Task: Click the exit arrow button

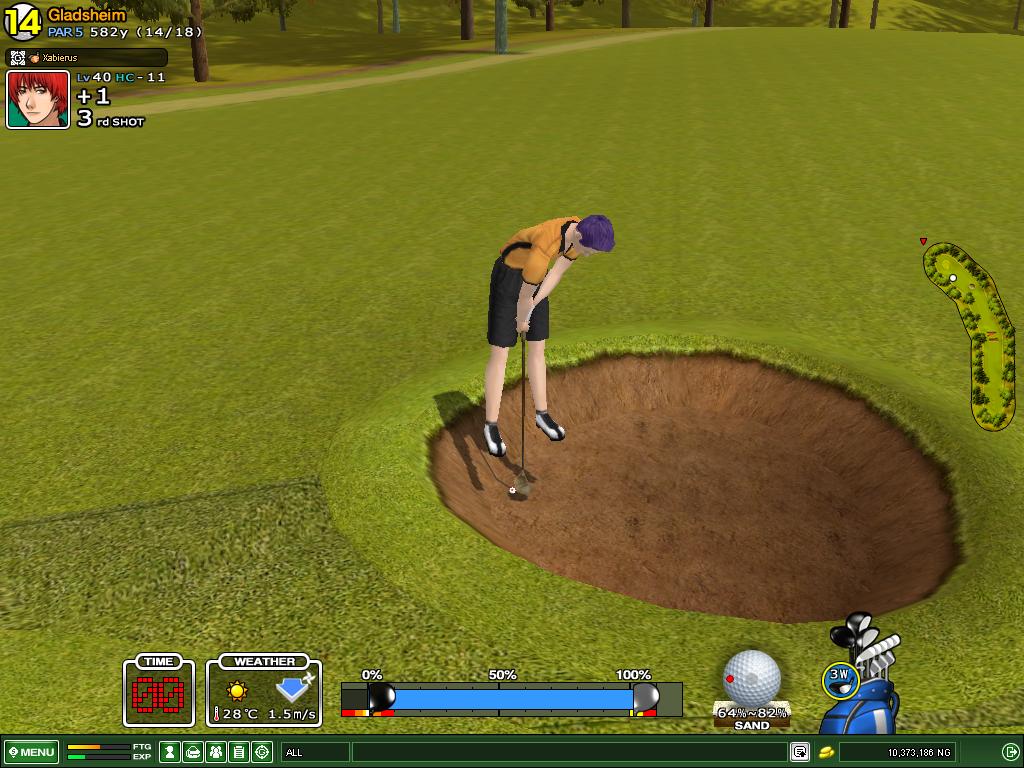Action: pyautogui.click(x=1010, y=752)
